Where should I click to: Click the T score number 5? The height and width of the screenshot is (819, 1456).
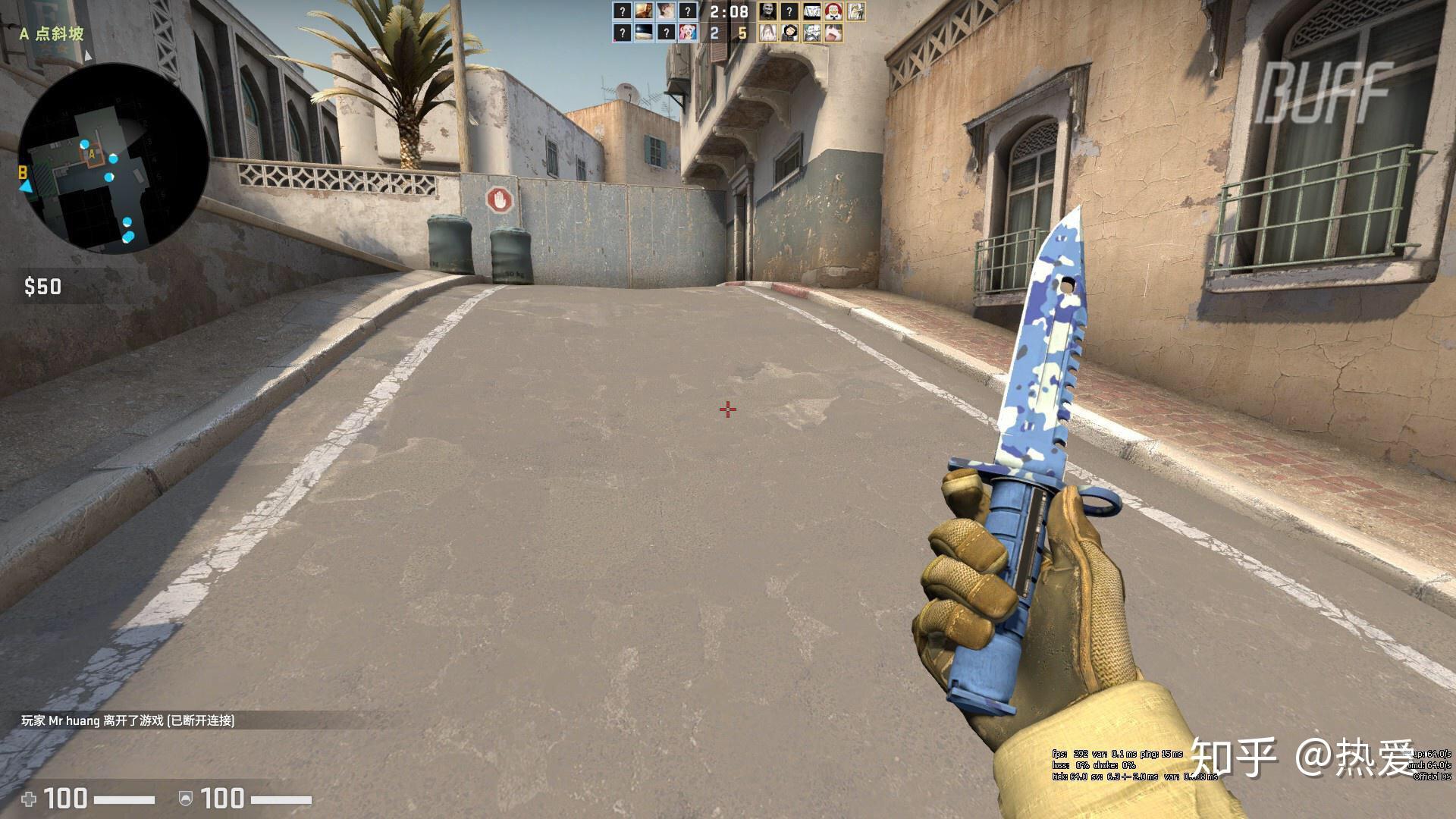pos(744,33)
